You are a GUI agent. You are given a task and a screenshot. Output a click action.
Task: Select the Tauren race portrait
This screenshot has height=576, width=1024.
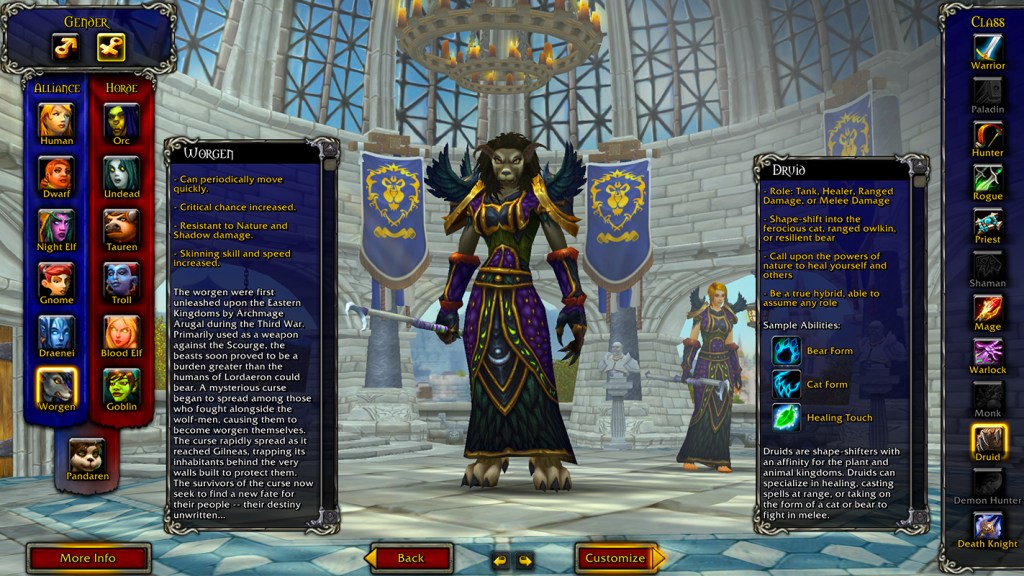point(121,227)
